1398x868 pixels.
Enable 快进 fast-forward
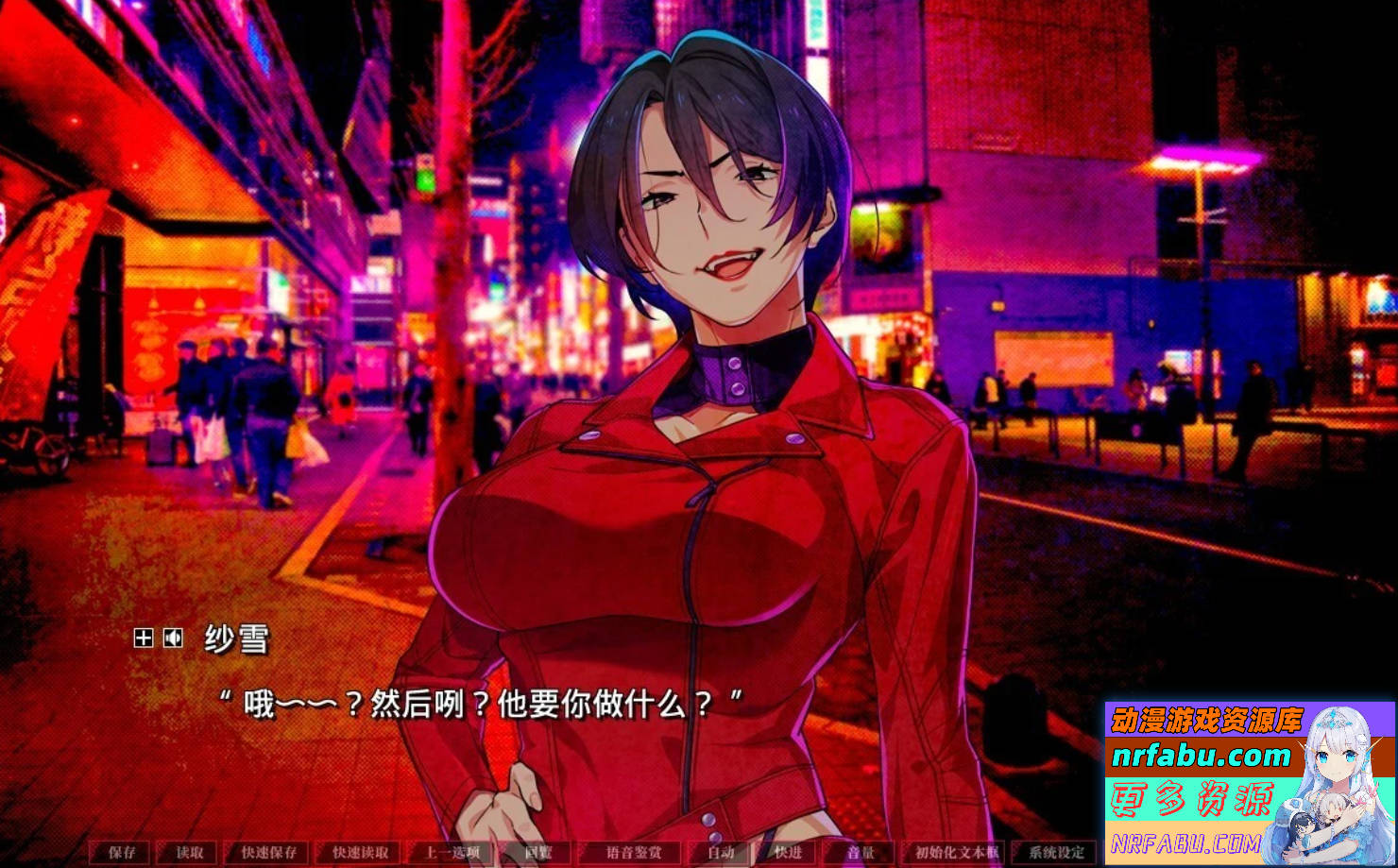(788, 853)
